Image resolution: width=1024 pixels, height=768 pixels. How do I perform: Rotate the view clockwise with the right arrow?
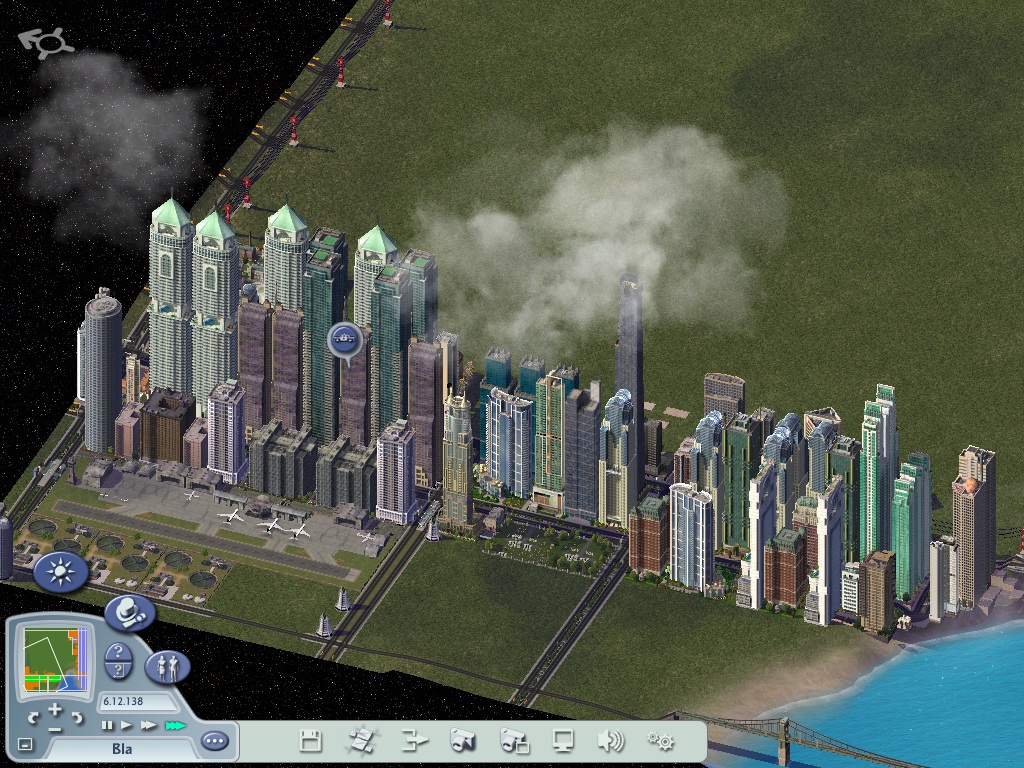point(76,717)
